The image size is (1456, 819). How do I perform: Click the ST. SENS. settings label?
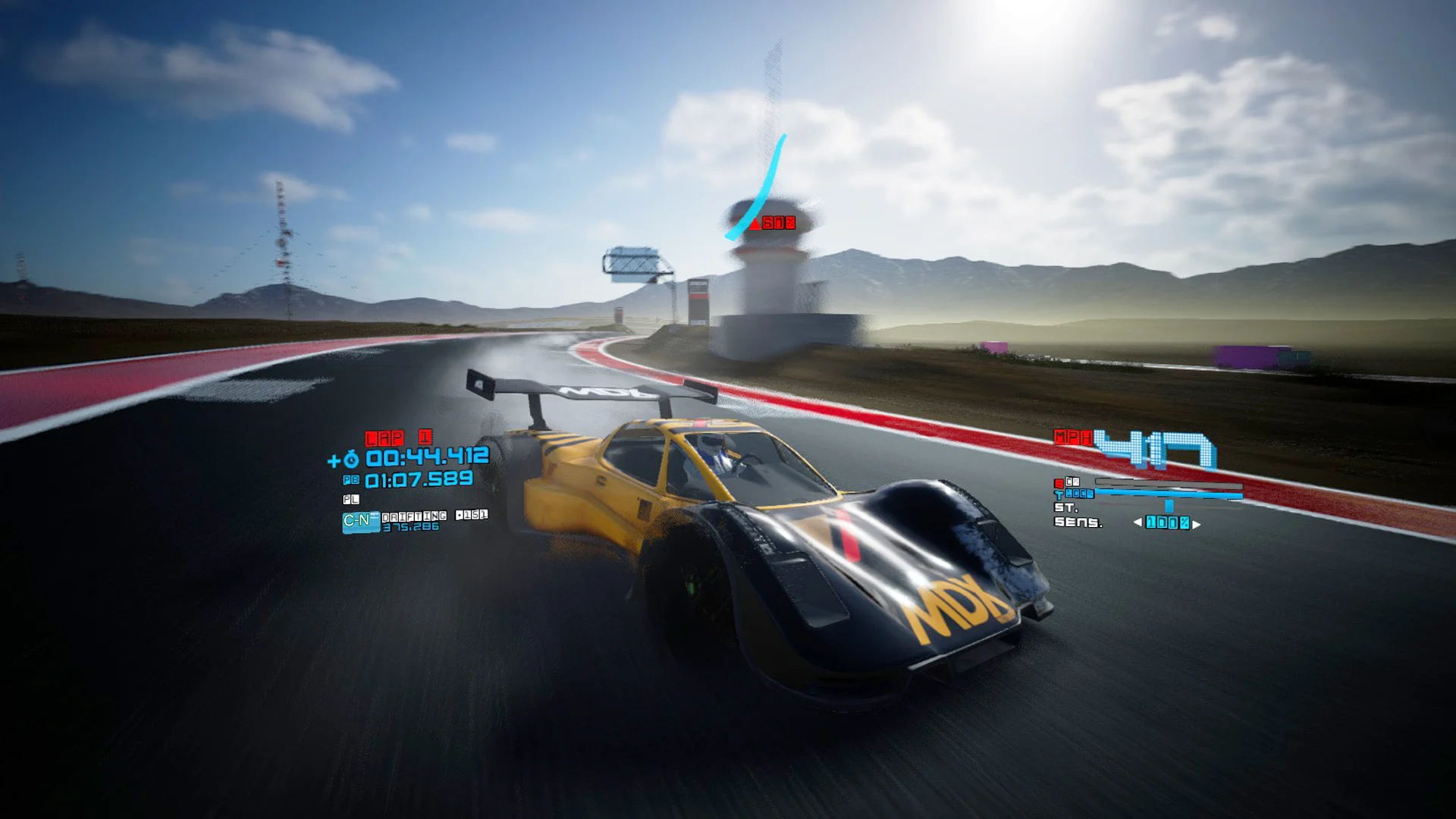tap(1071, 516)
